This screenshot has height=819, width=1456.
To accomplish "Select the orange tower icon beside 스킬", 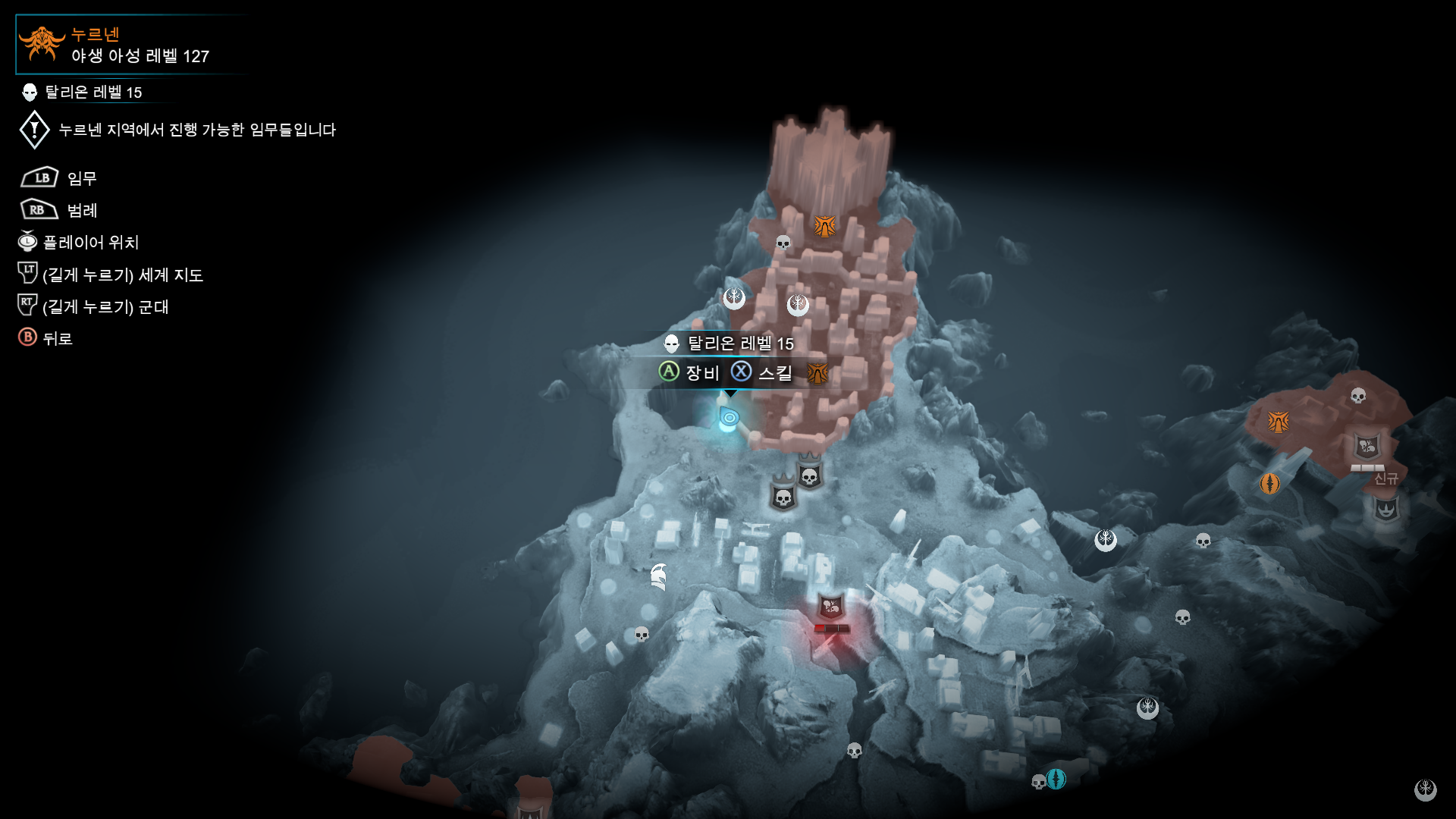I will pyautogui.click(x=817, y=373).
